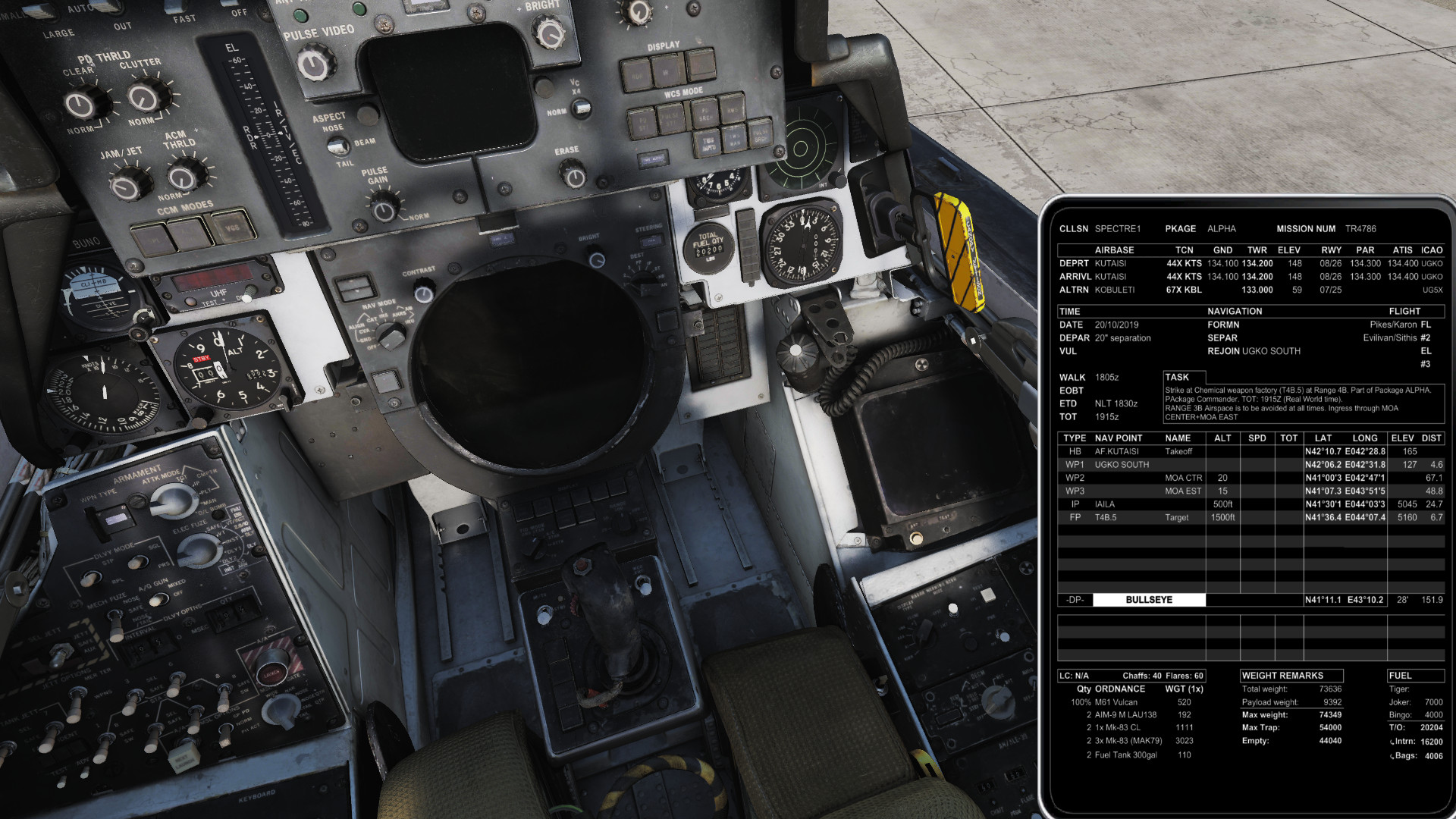This screenshot has height=819, width=1456.
Task: Turn the NAV MODE selector knob
Action: (391, 334)
